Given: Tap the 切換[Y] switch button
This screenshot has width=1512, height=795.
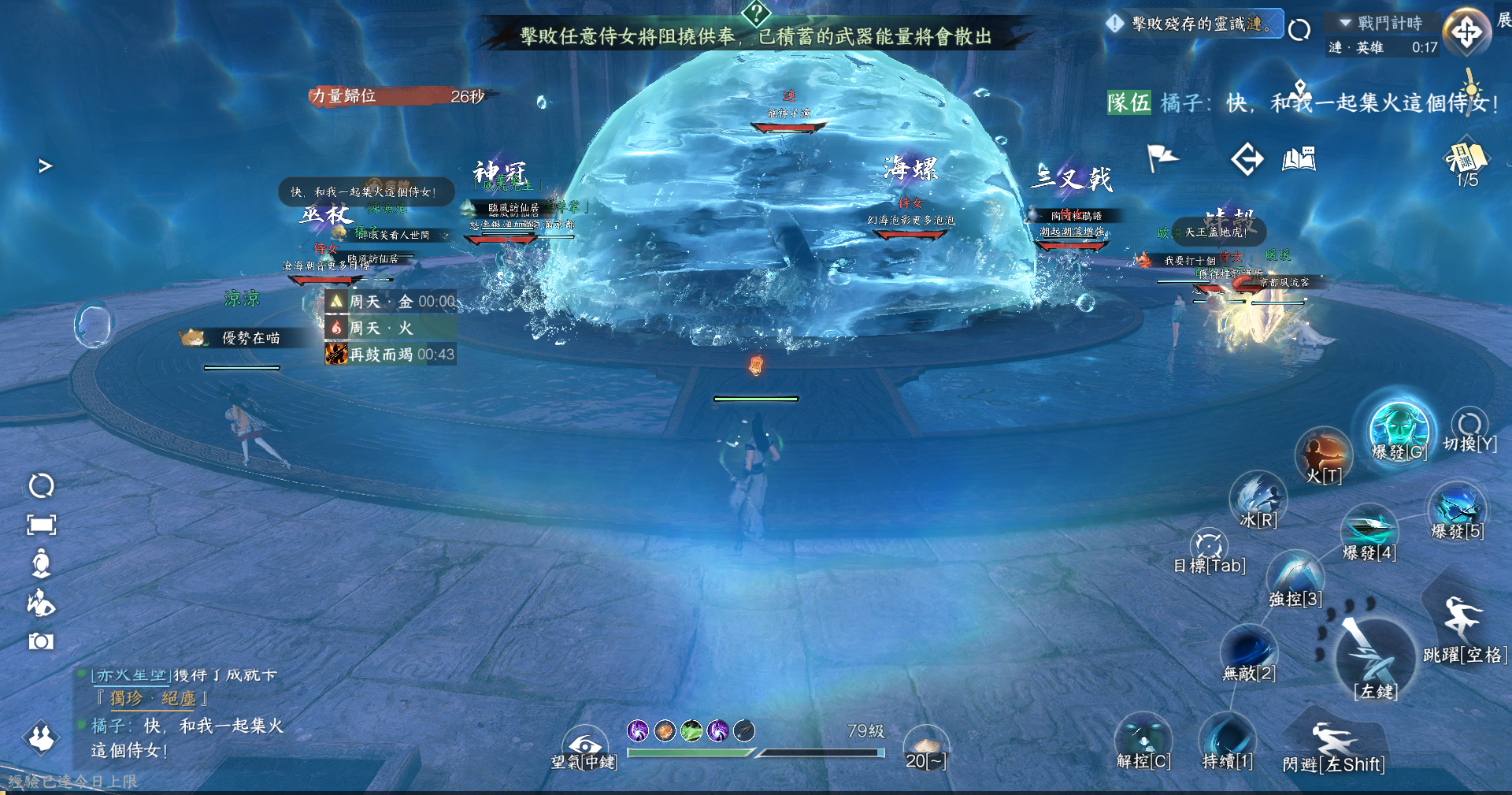Looking at the screenshot, I should tap(1469, 425).
